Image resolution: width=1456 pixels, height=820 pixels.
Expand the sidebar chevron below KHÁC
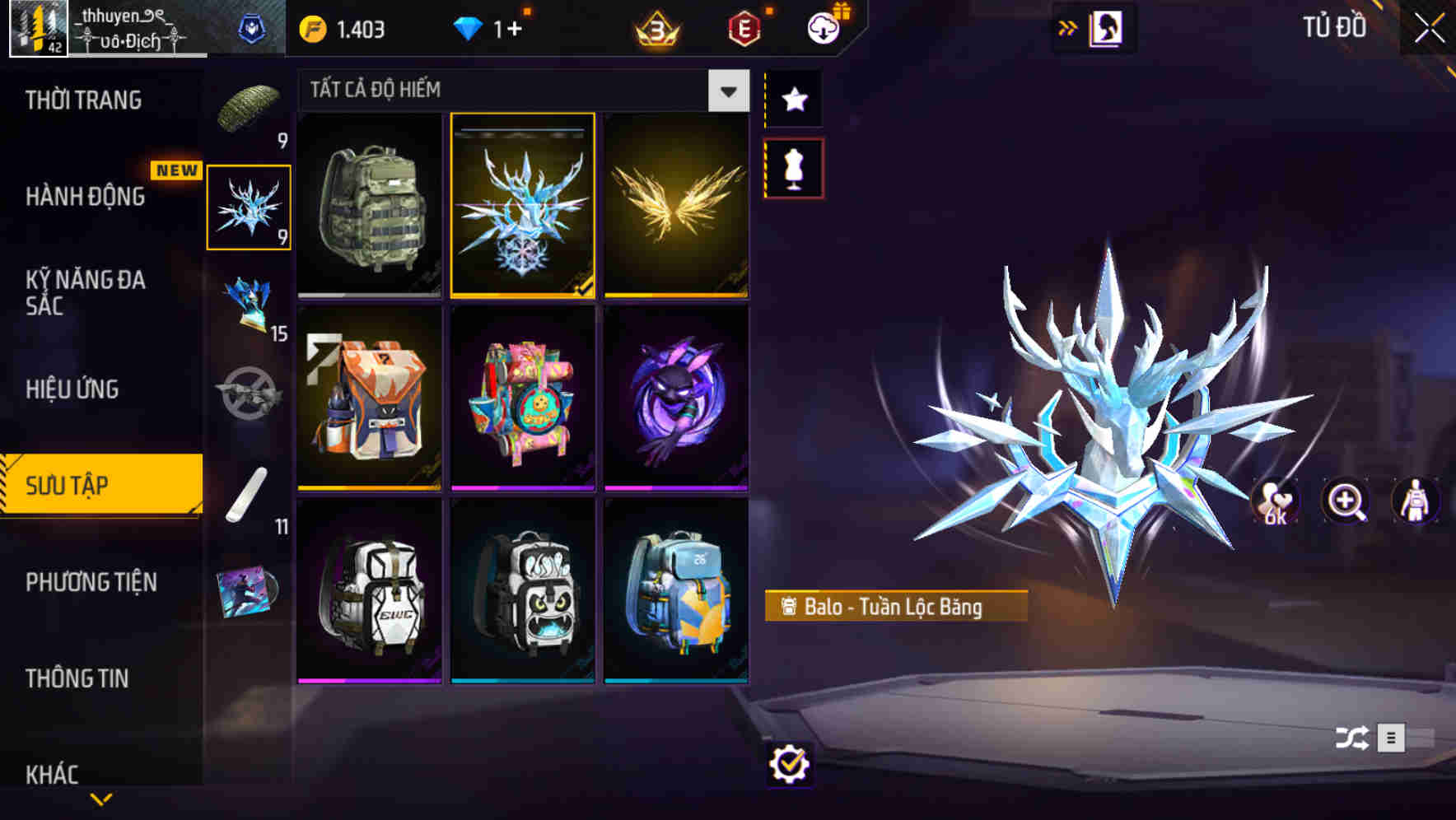pos(101,797)
